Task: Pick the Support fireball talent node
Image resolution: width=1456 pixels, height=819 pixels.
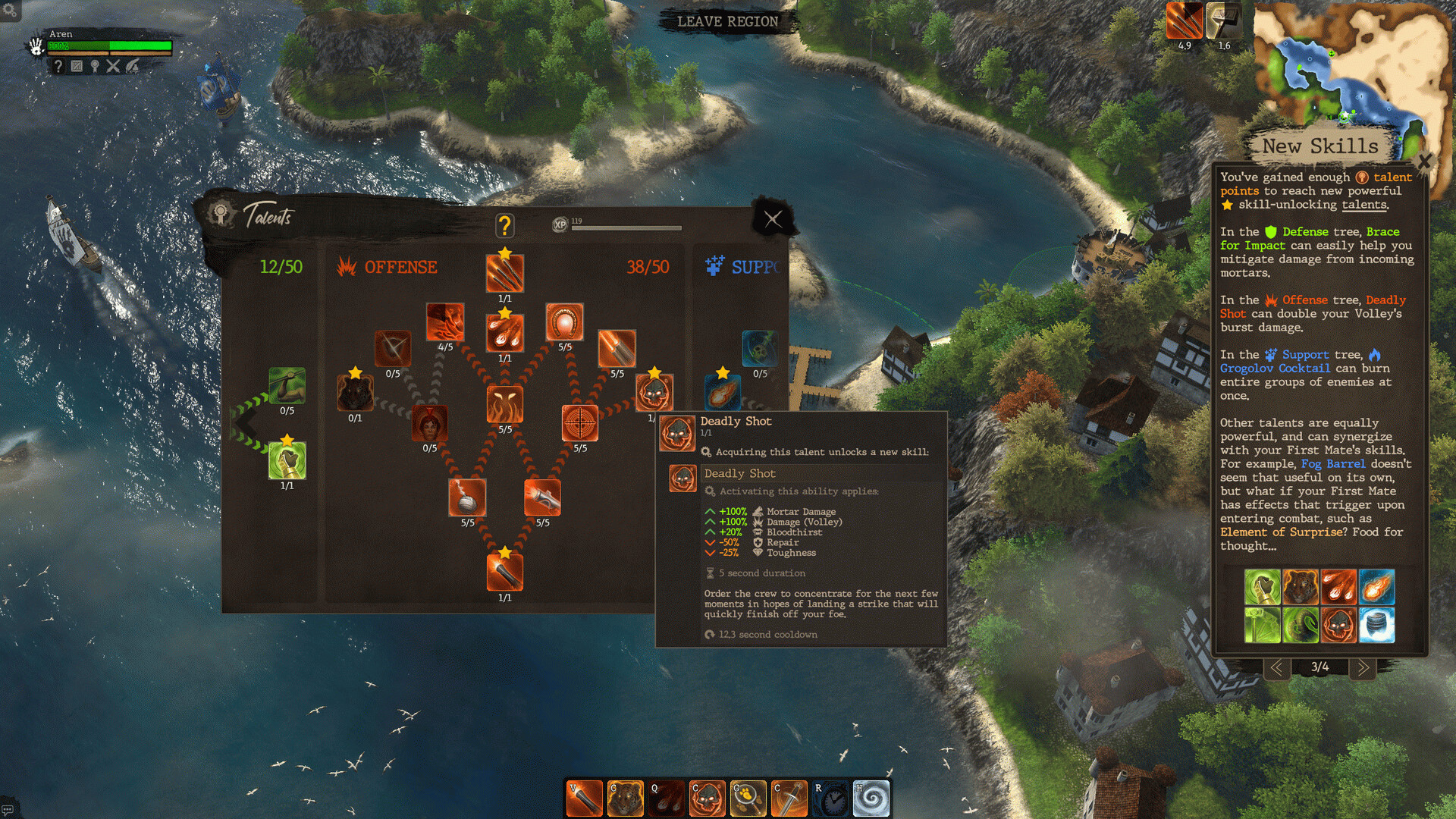Action: [722, 393]
